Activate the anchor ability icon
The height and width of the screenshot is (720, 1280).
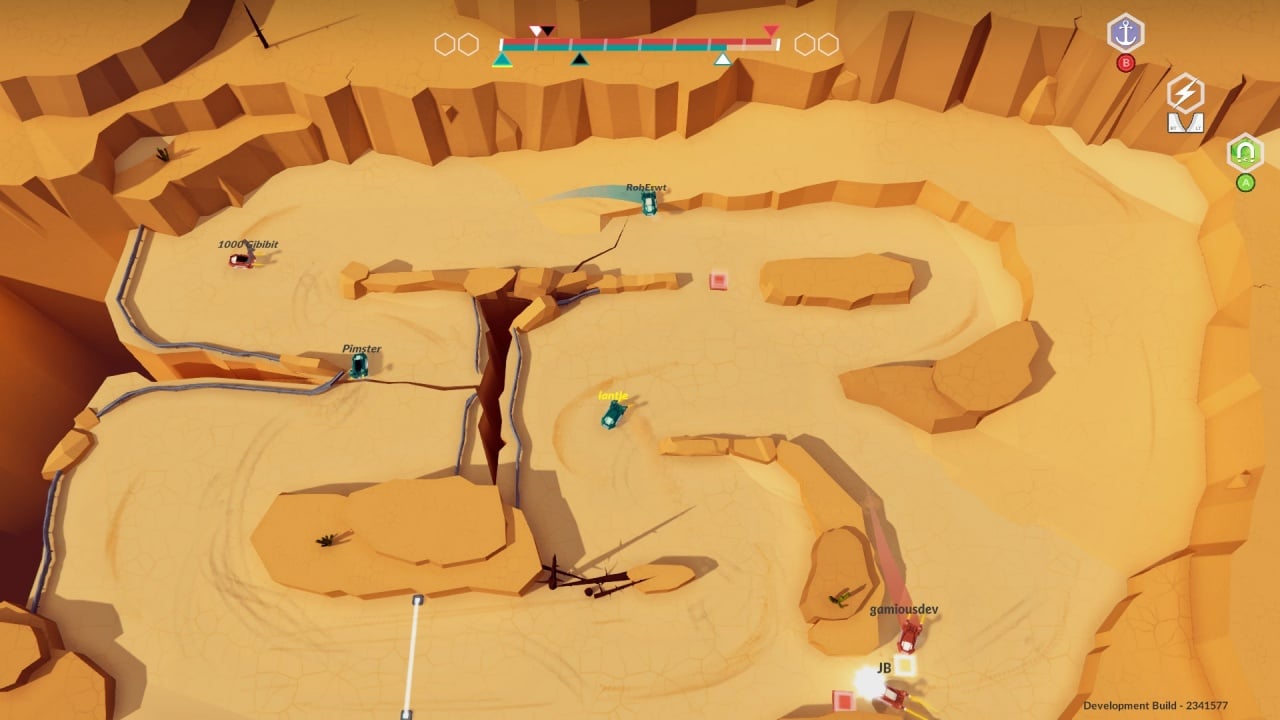[x=1126, y=33]
